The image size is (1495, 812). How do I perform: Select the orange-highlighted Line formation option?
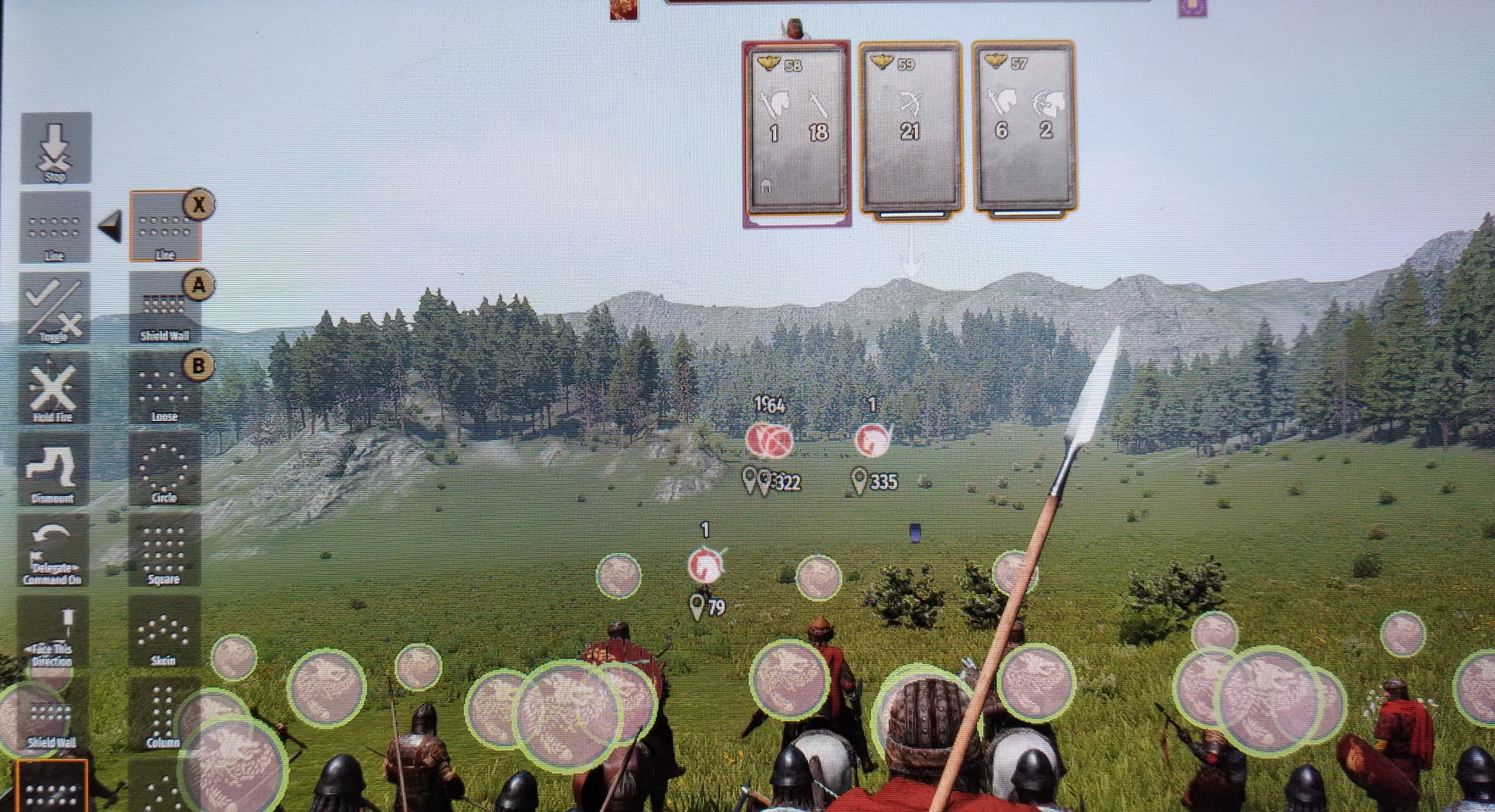165,226
